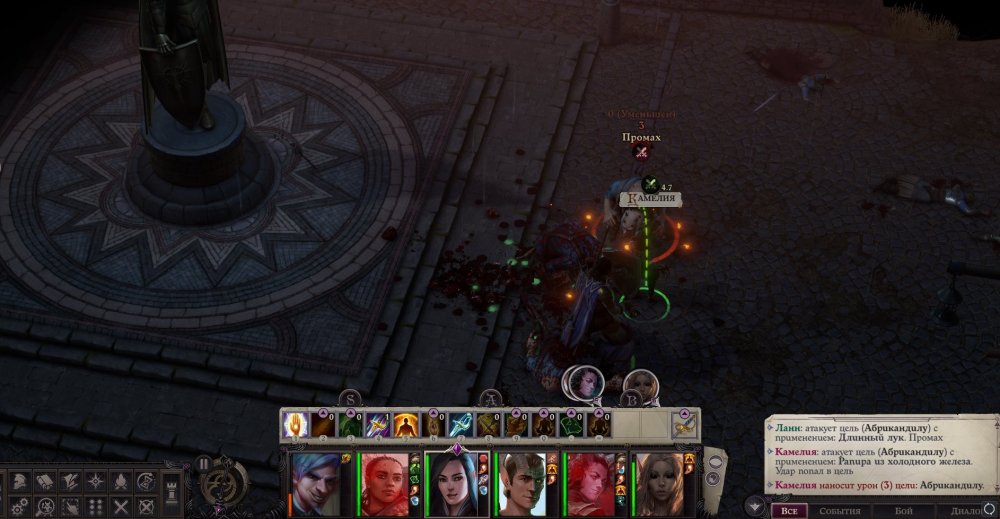The image size is (1000, 519).
Task: Collapse the combat log with the arrow button
Action: click(x=756, y=507)
